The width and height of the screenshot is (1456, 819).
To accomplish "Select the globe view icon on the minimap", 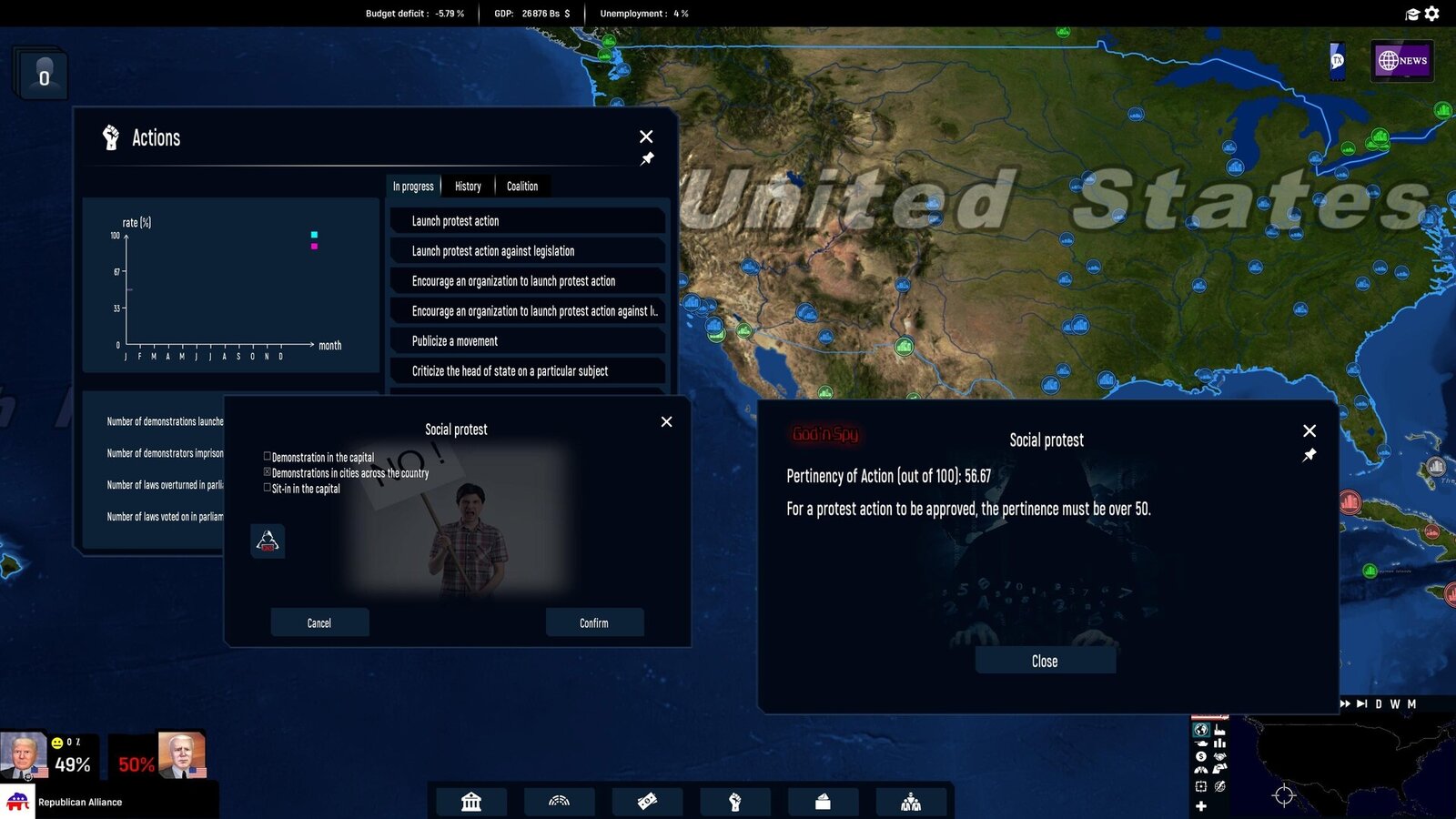I will 1200,730.
